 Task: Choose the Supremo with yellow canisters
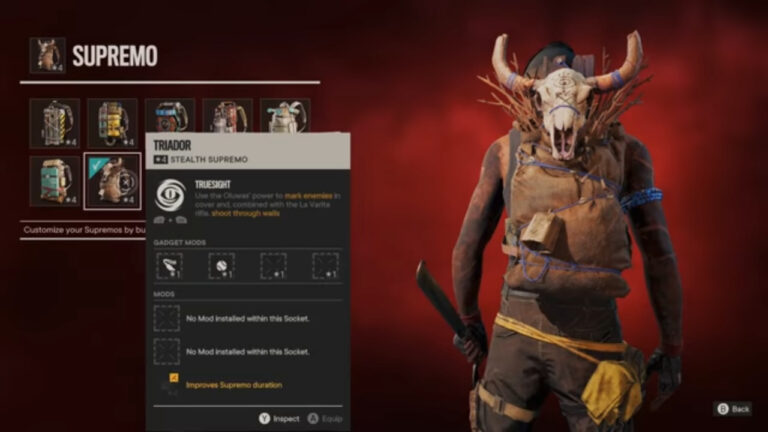tap(112, 122)
